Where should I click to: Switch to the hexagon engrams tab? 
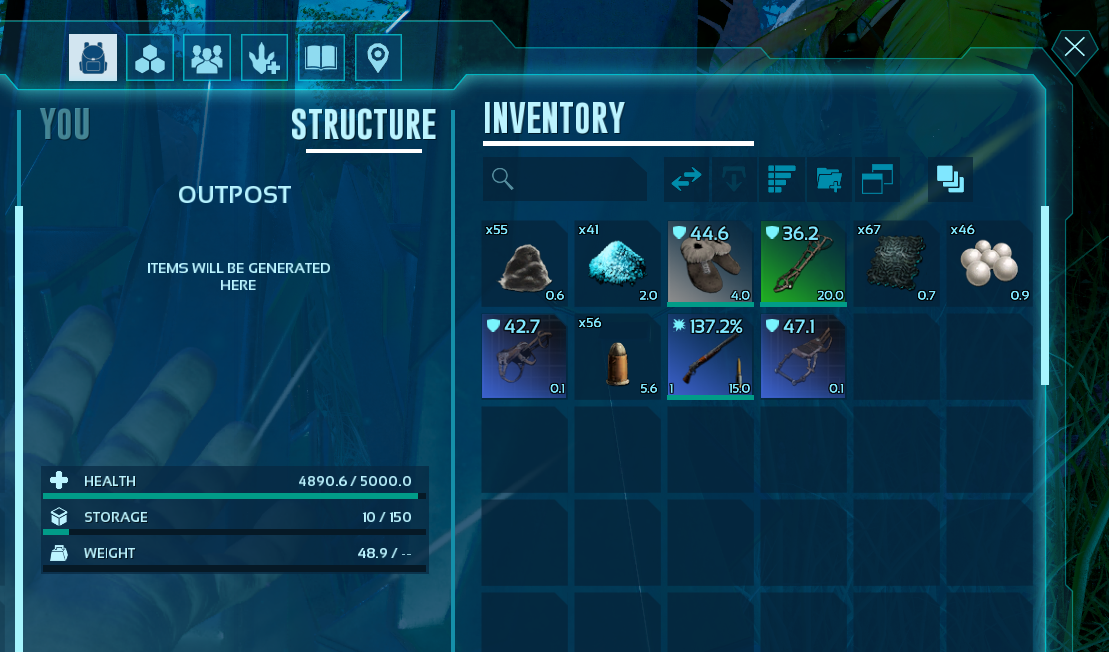[150, 58]
